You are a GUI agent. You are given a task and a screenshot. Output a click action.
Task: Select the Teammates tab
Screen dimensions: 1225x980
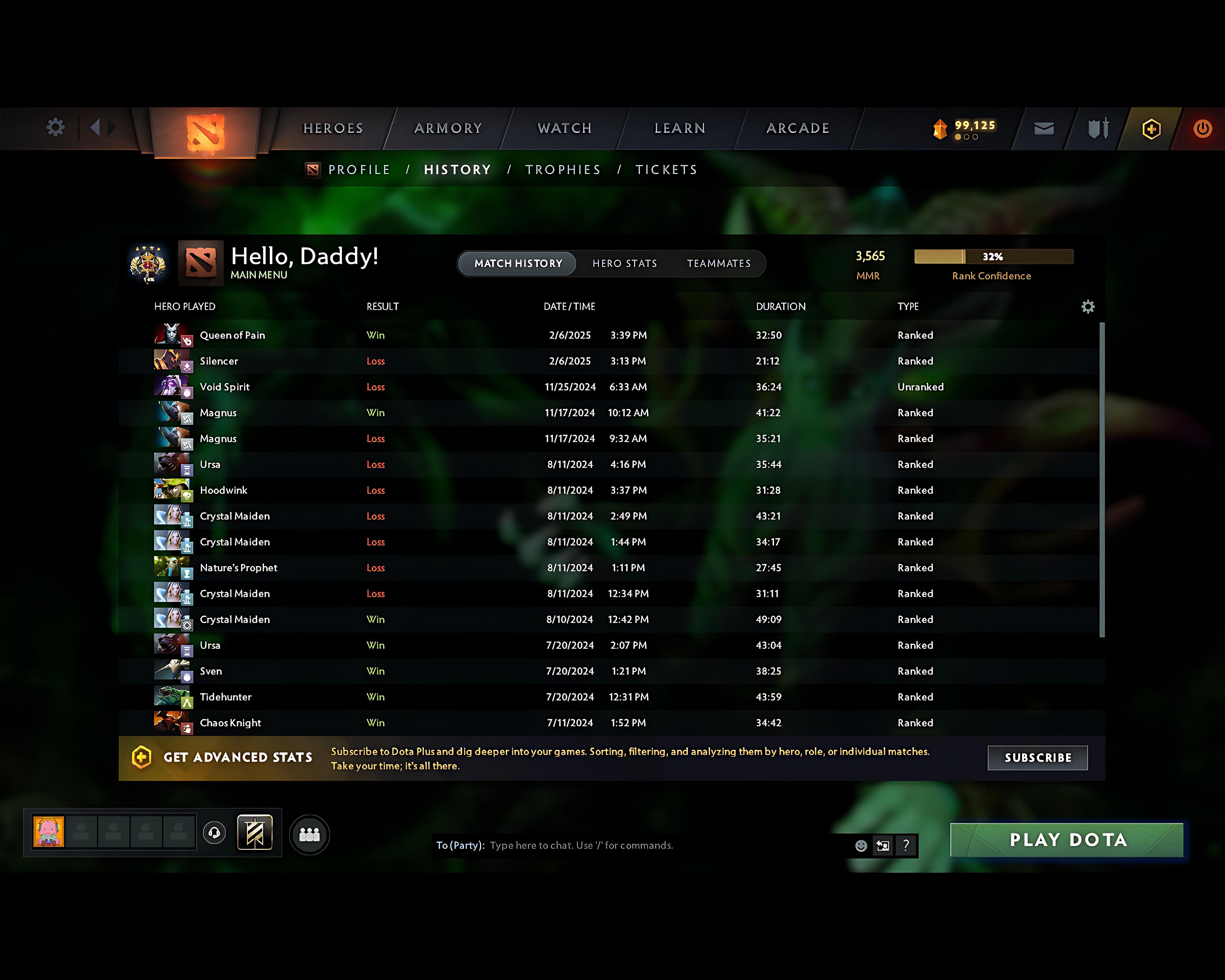pyautogui.click(x=718, y=263)
